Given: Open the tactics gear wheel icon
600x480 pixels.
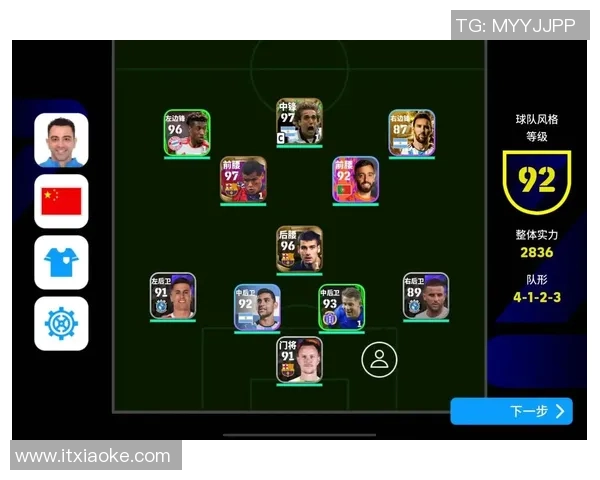Looking at the screenshot, I should pyautogui.click(x=61, y=323).
